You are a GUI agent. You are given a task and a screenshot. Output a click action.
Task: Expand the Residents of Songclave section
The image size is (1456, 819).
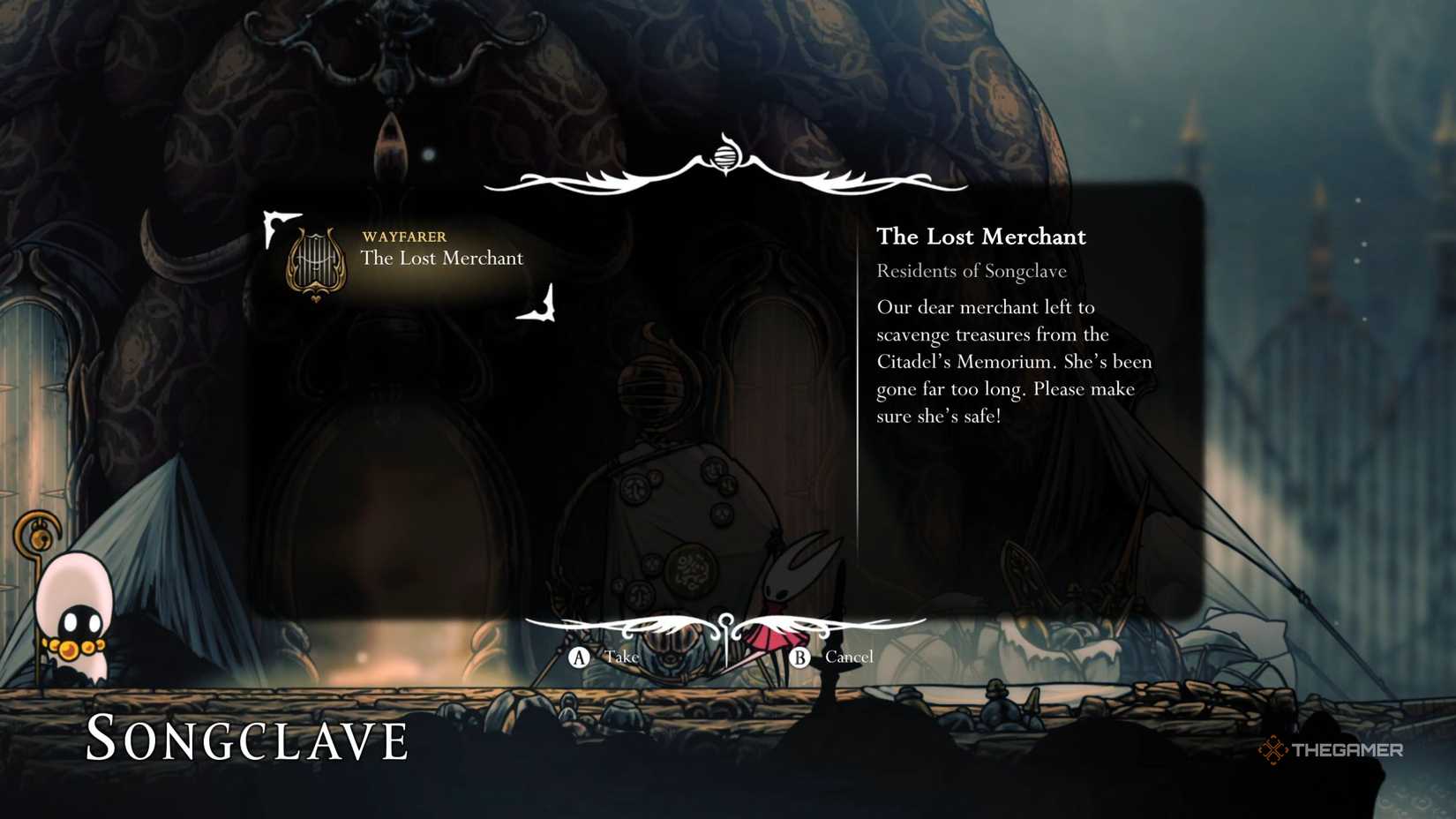pyautogui.click(x=971, y=271)
